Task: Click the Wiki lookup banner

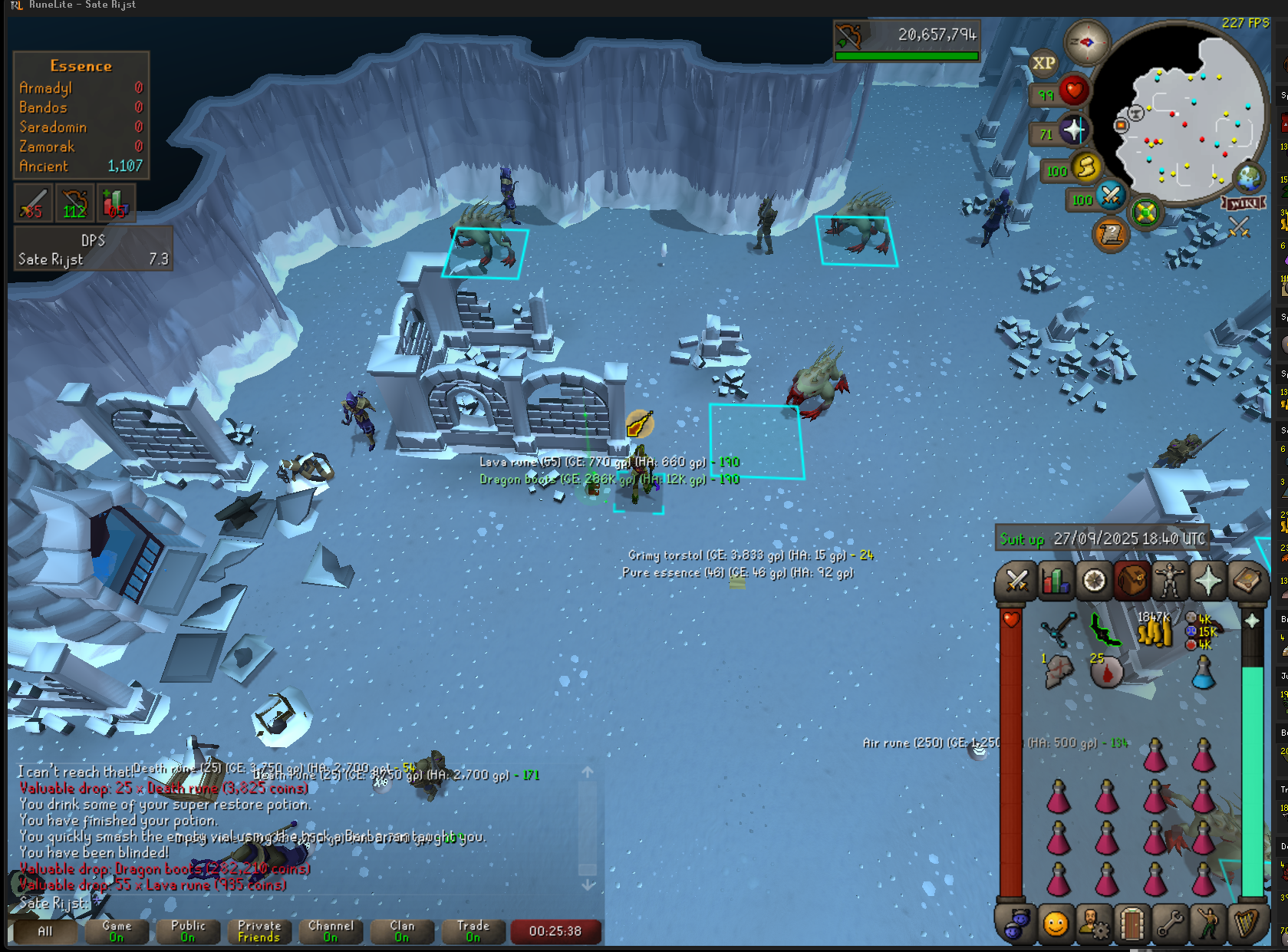Action: coord(1243,203)
